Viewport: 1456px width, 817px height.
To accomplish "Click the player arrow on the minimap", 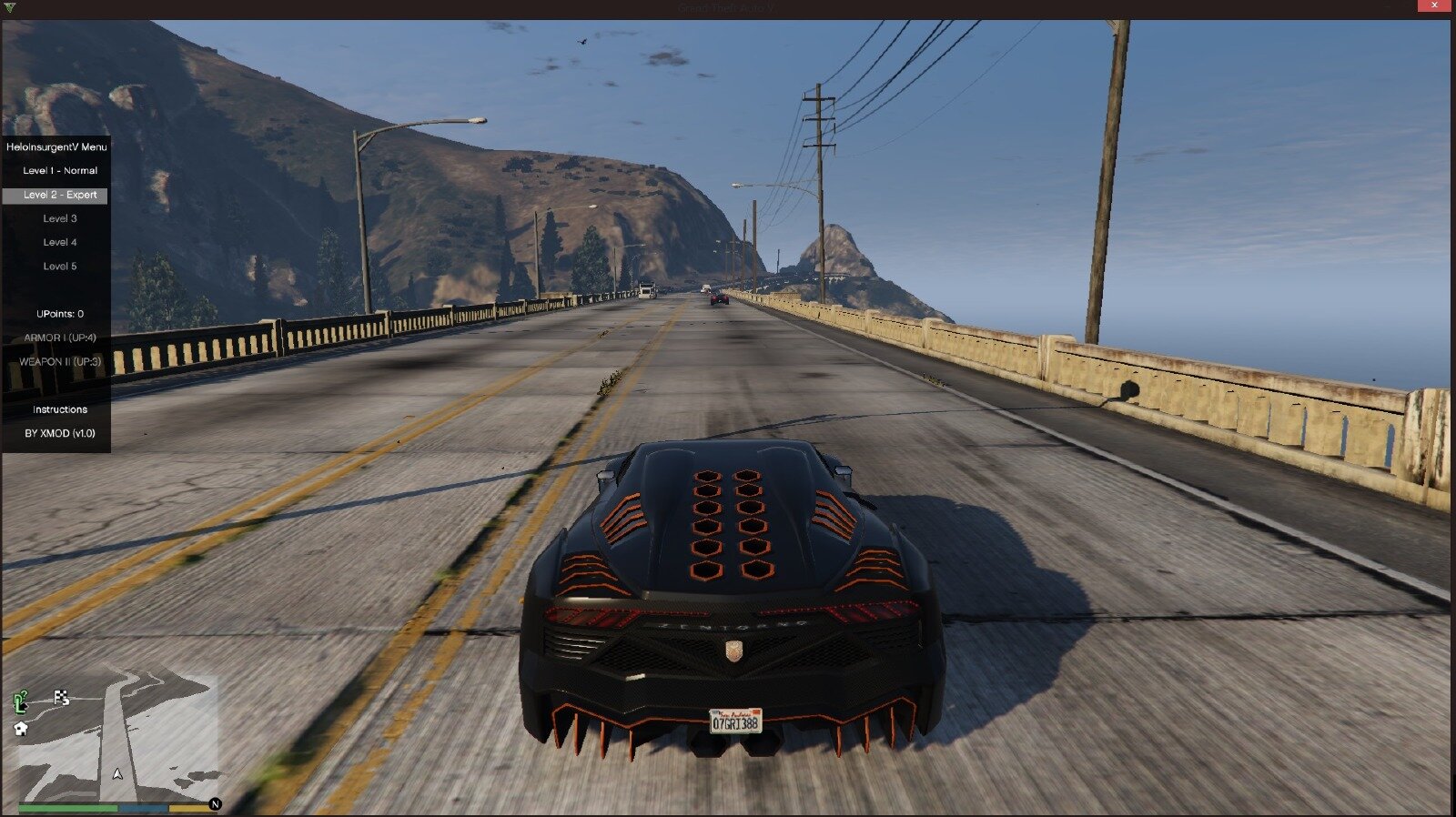I will (117, 774).
